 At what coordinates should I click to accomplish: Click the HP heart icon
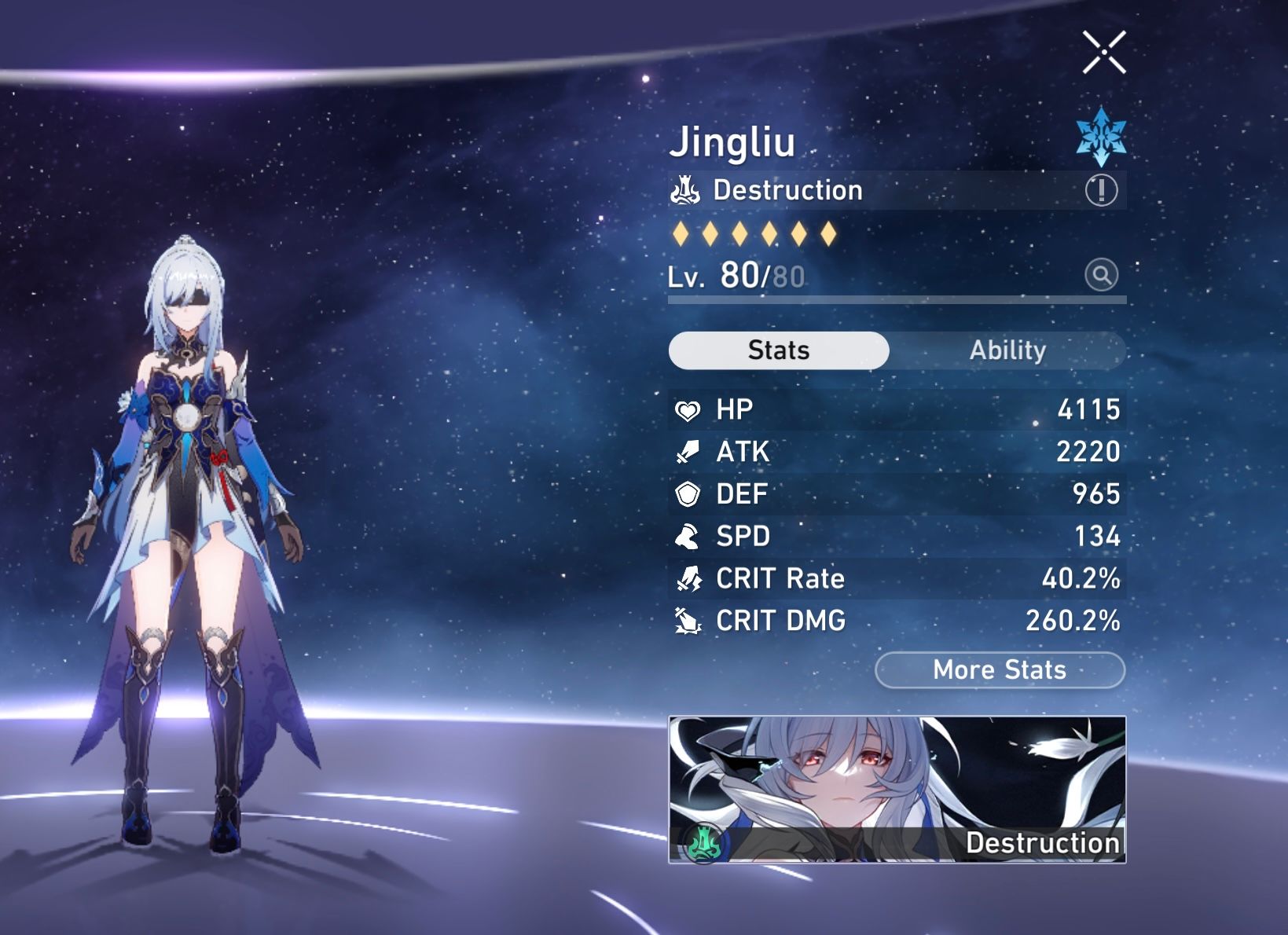pyautogui.click(x=685, y=409)
